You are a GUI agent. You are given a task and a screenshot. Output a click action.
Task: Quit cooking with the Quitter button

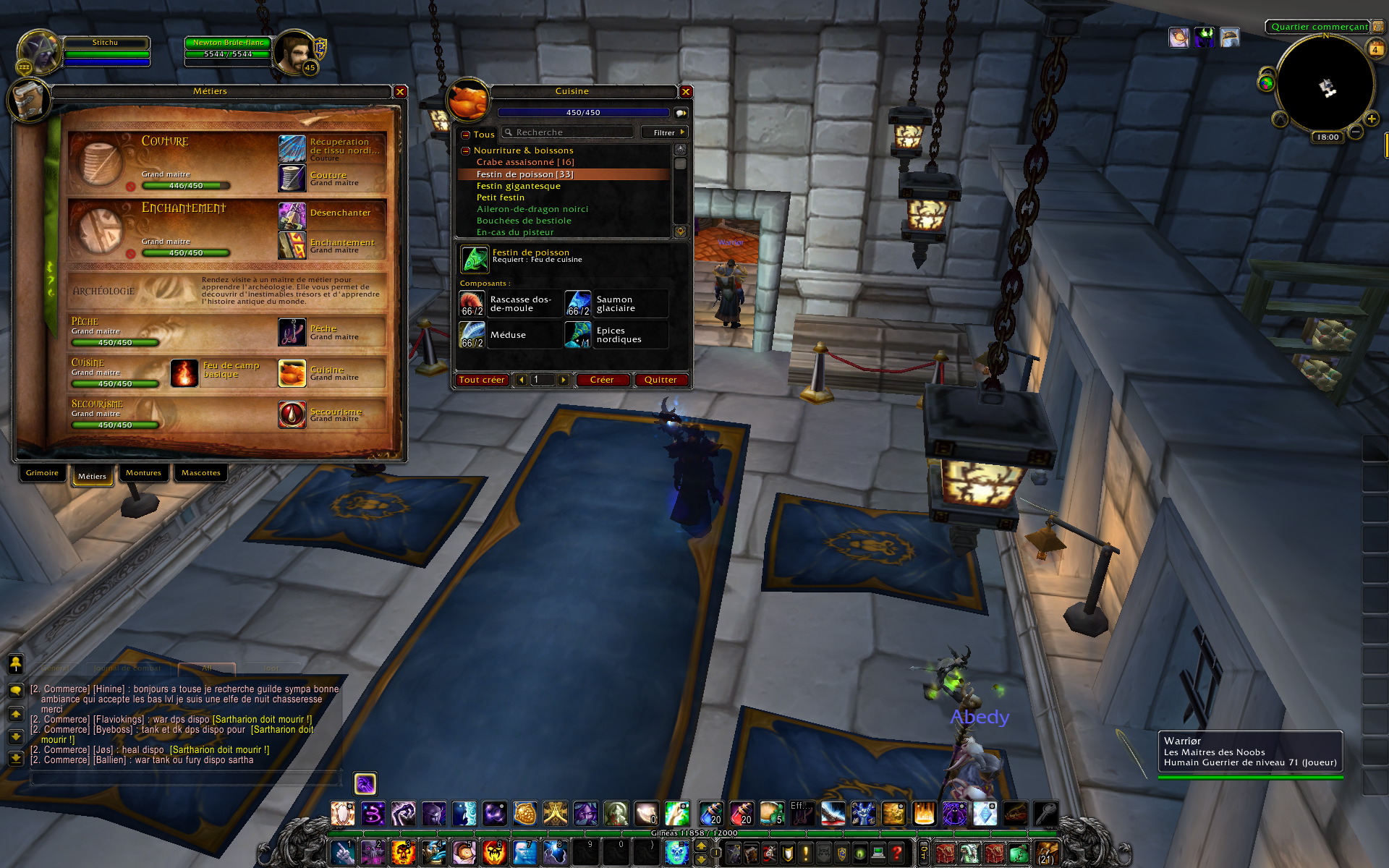(x=660, y=380)
